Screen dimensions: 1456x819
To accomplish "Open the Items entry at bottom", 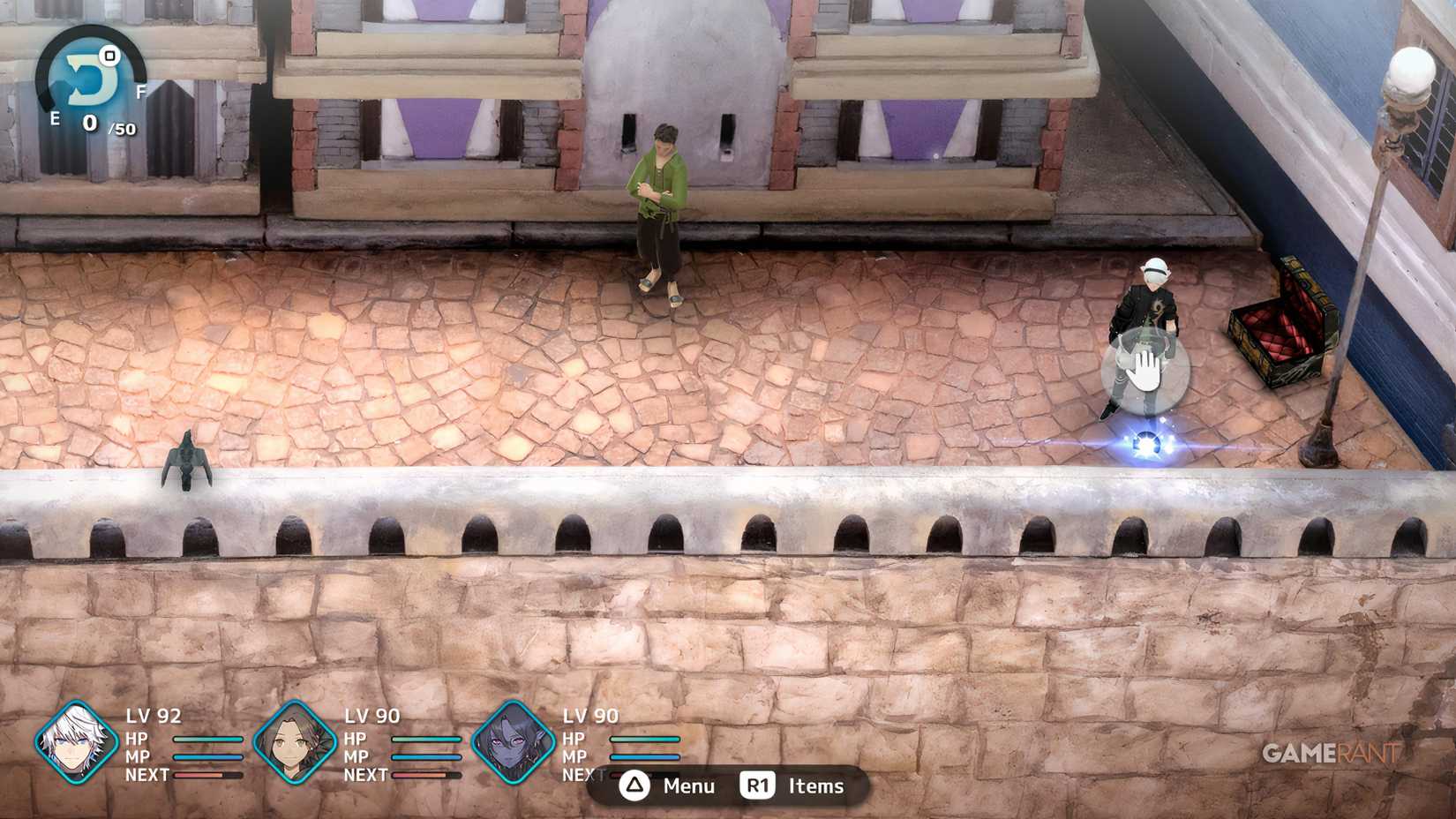I will (813, 785).
